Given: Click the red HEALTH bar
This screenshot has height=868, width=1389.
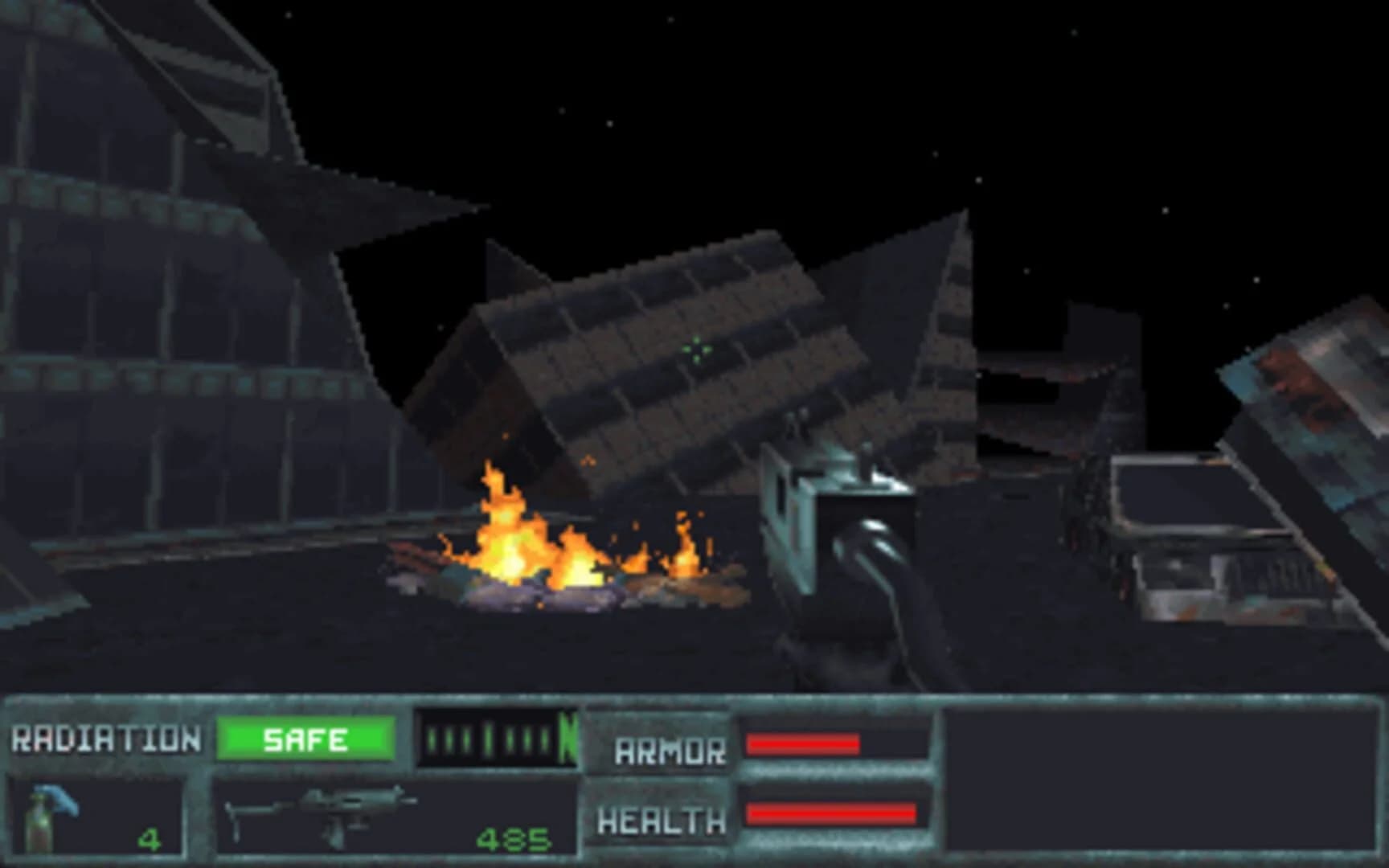Looking at the screenshot, I should coord(832,816).
